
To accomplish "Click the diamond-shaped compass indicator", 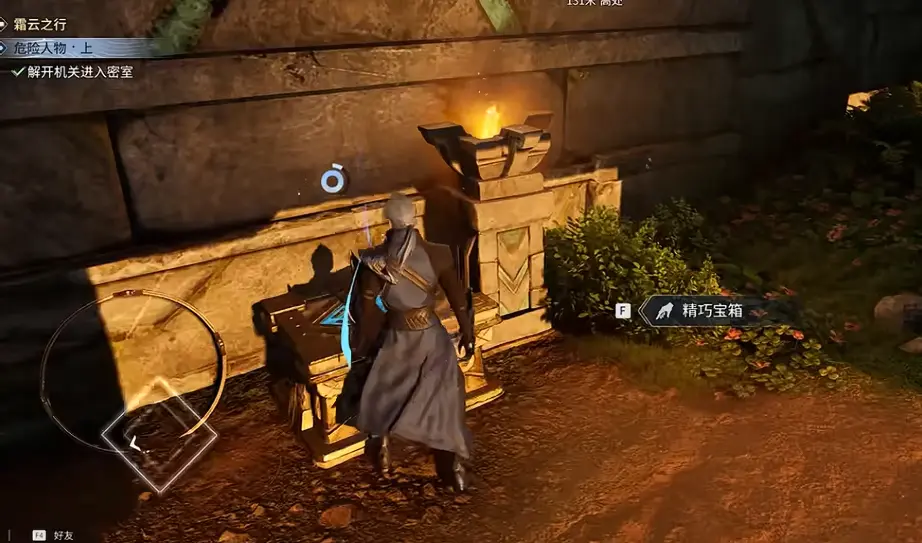I will tap(159, 435).
